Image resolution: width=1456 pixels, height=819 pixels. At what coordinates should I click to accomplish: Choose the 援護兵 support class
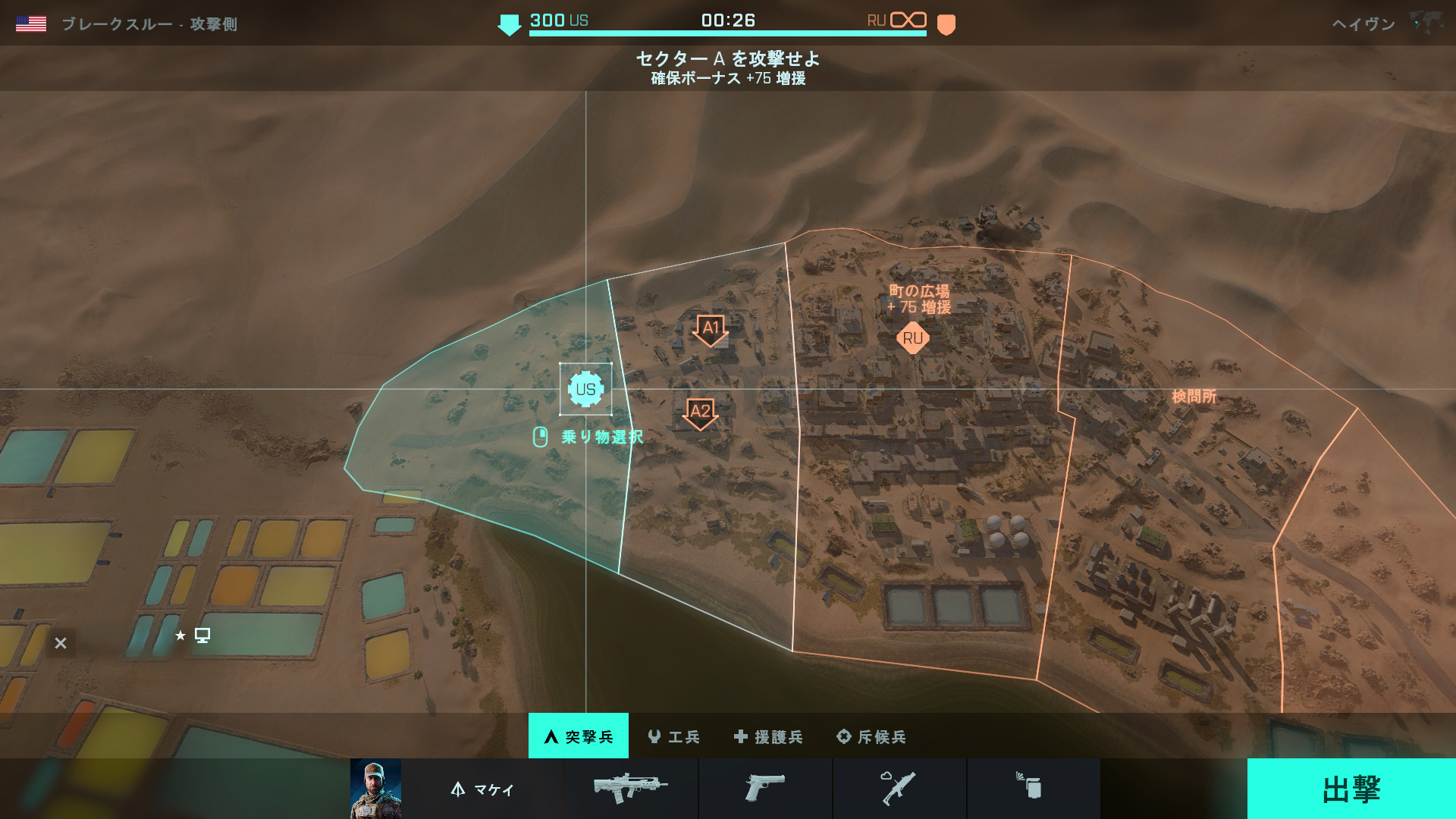click(x=768, y=736)
